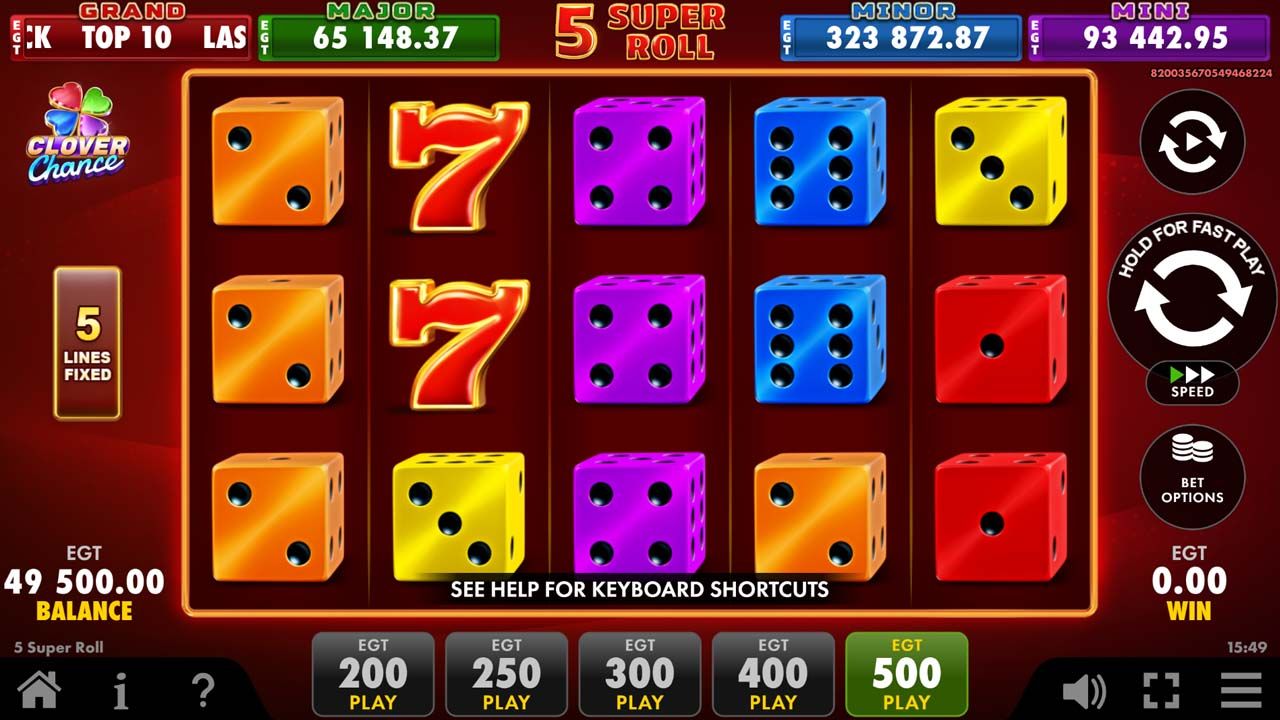
Task: Click the question mark help icon
Action: pos(205,689)
